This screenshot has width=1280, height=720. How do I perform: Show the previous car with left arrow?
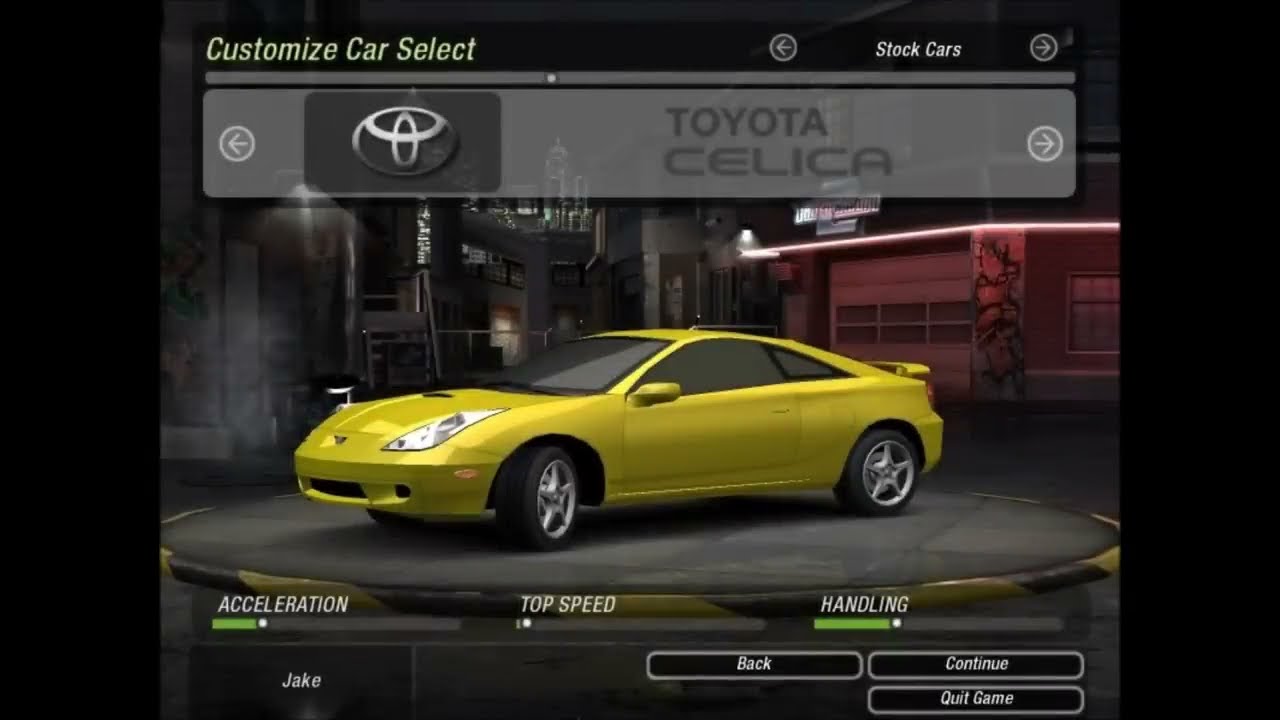[x=237, y=145]
